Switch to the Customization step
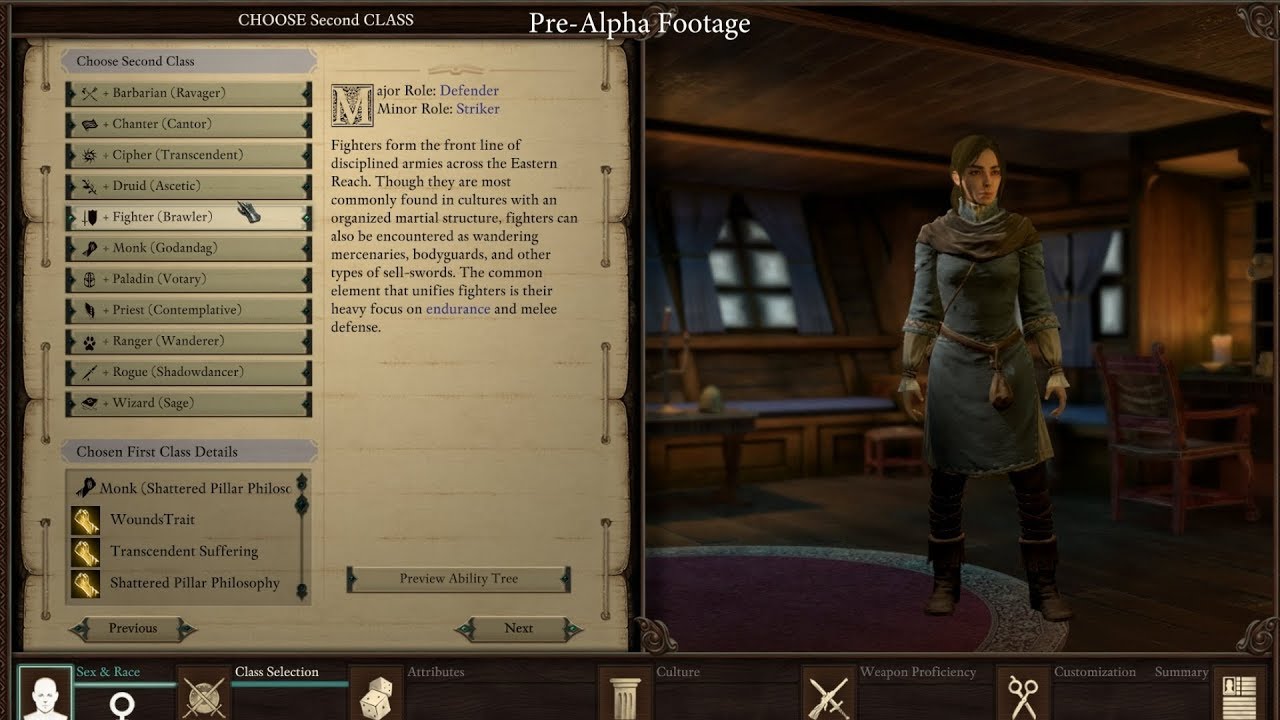This screenshot has width=1280, height=720. point(1021,692)
